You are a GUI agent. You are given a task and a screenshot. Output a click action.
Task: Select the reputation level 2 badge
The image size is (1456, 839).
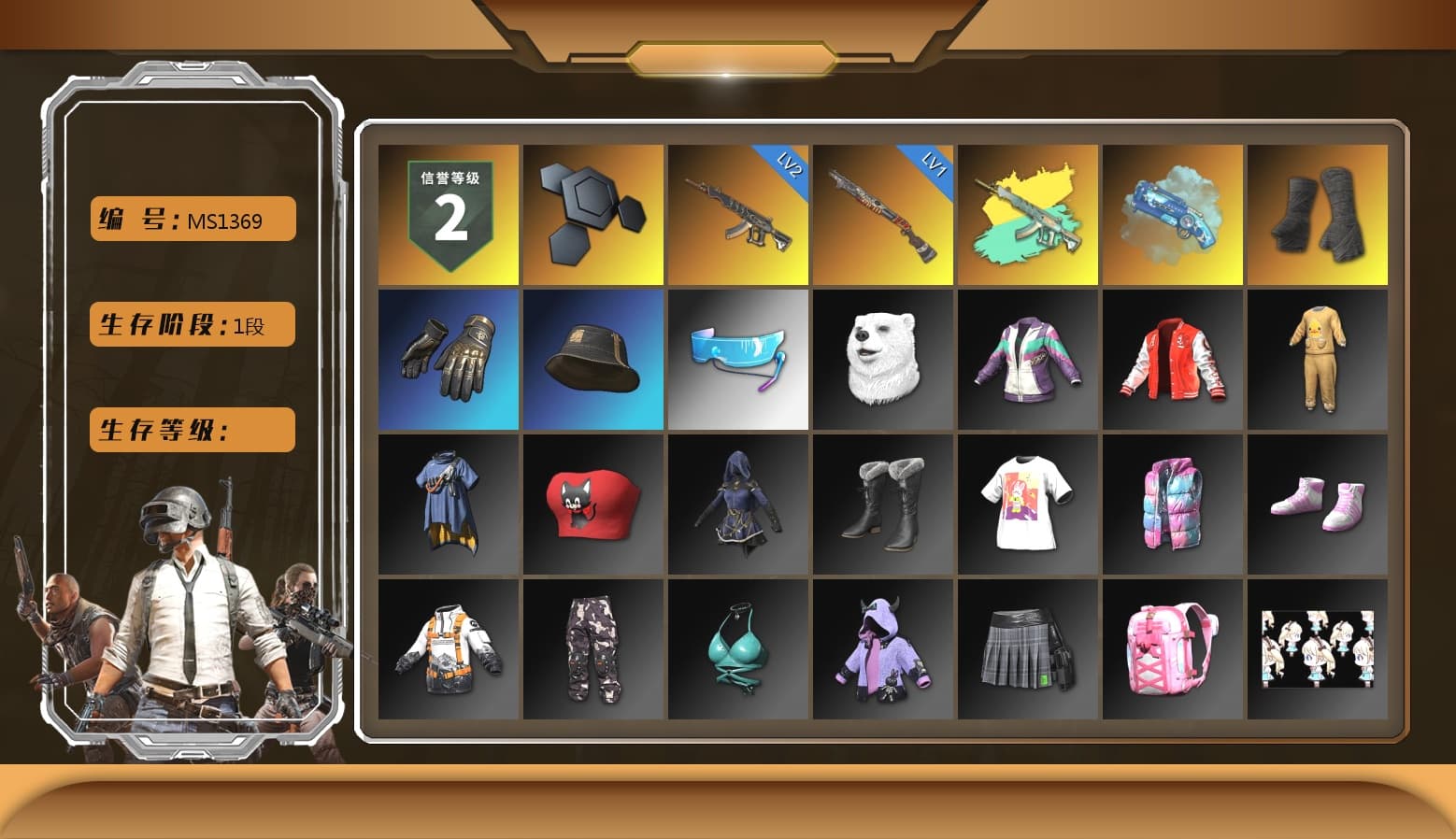click(447, 214)
